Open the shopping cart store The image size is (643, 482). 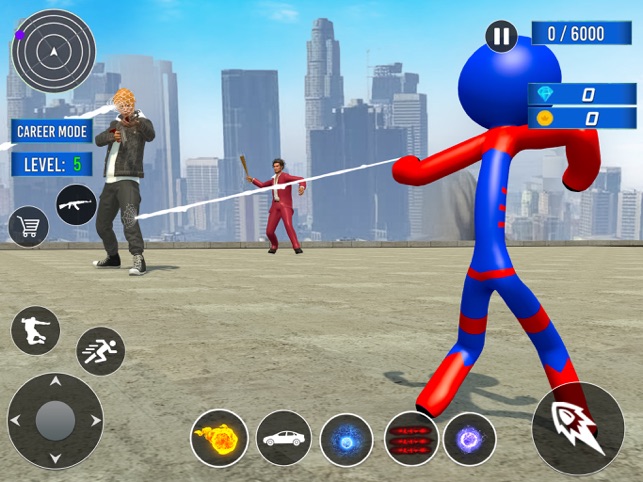tap(28, 227)
